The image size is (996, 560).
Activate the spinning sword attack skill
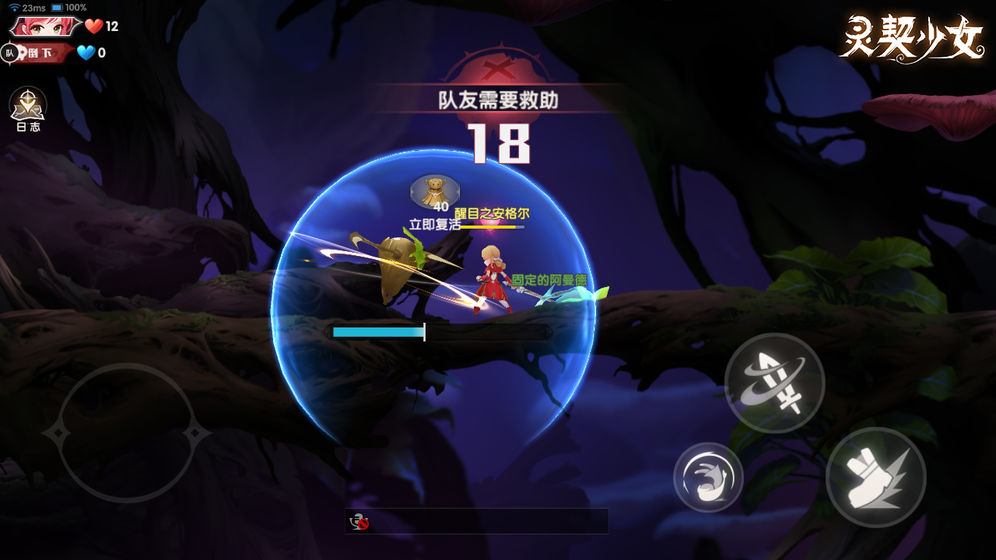pyautogui.click(x=774, y=383)
